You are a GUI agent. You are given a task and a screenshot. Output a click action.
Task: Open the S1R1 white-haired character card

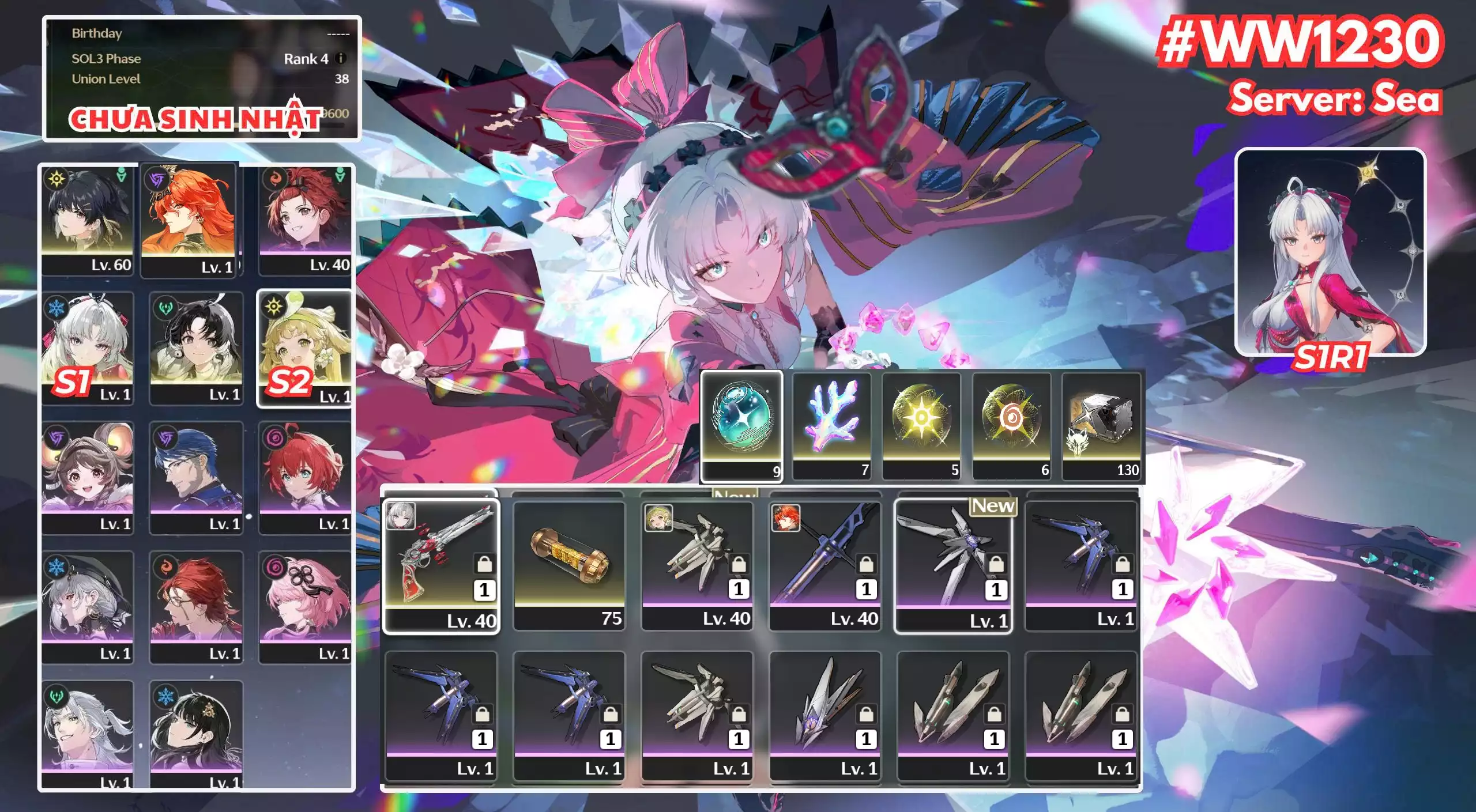click(1330, 252)
